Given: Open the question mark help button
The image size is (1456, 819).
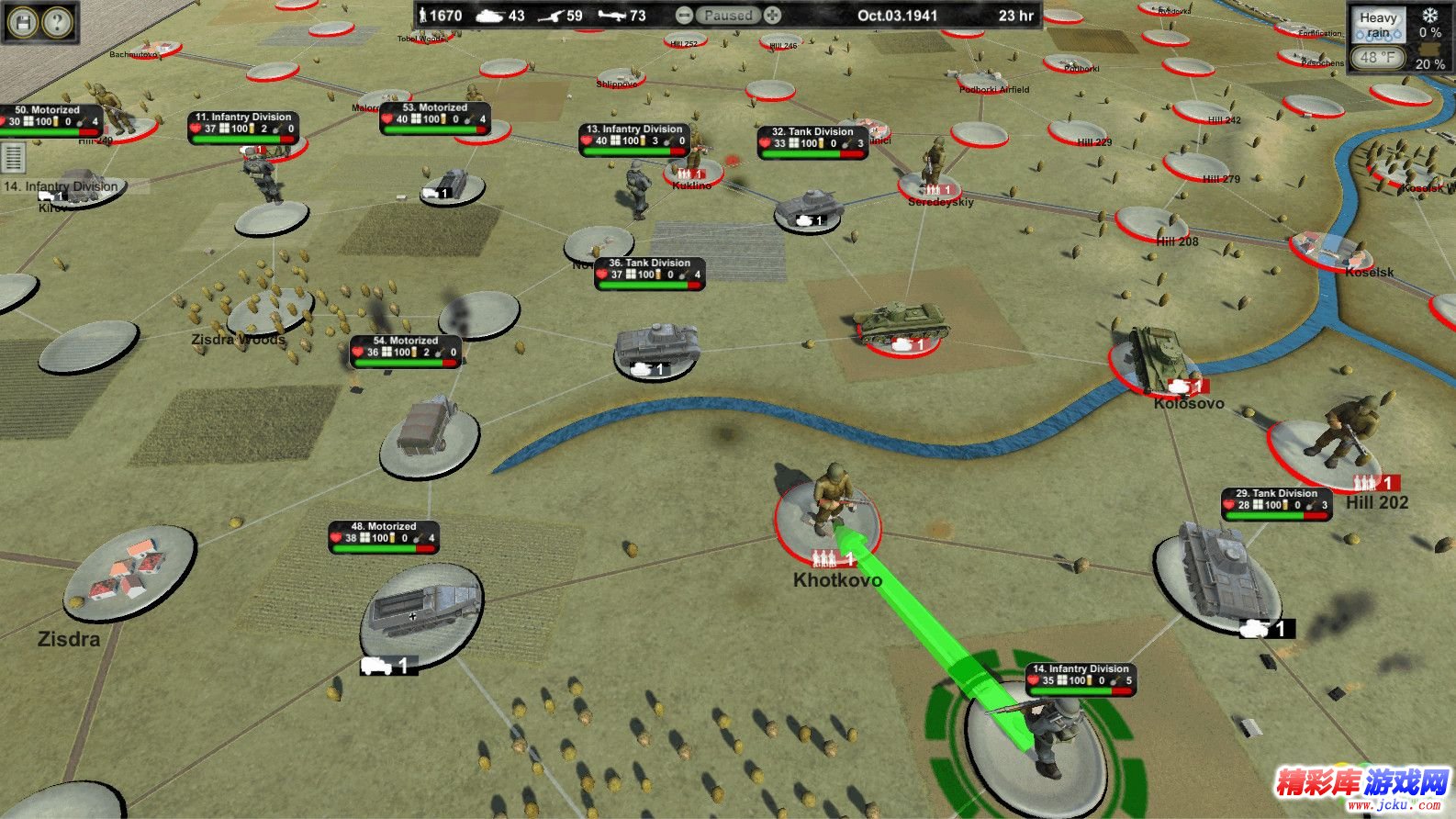Looking at the screenshot, I should pos(58,21).
